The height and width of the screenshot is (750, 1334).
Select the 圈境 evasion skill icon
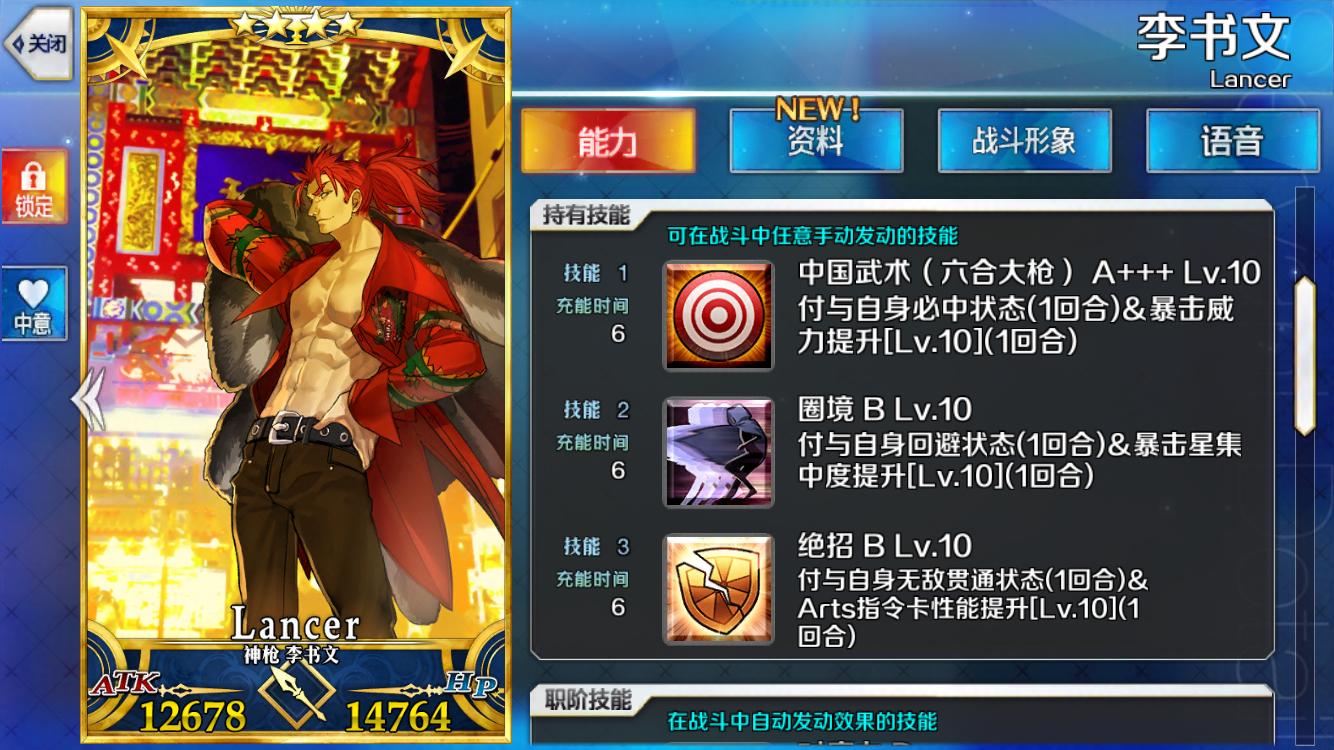718,452
